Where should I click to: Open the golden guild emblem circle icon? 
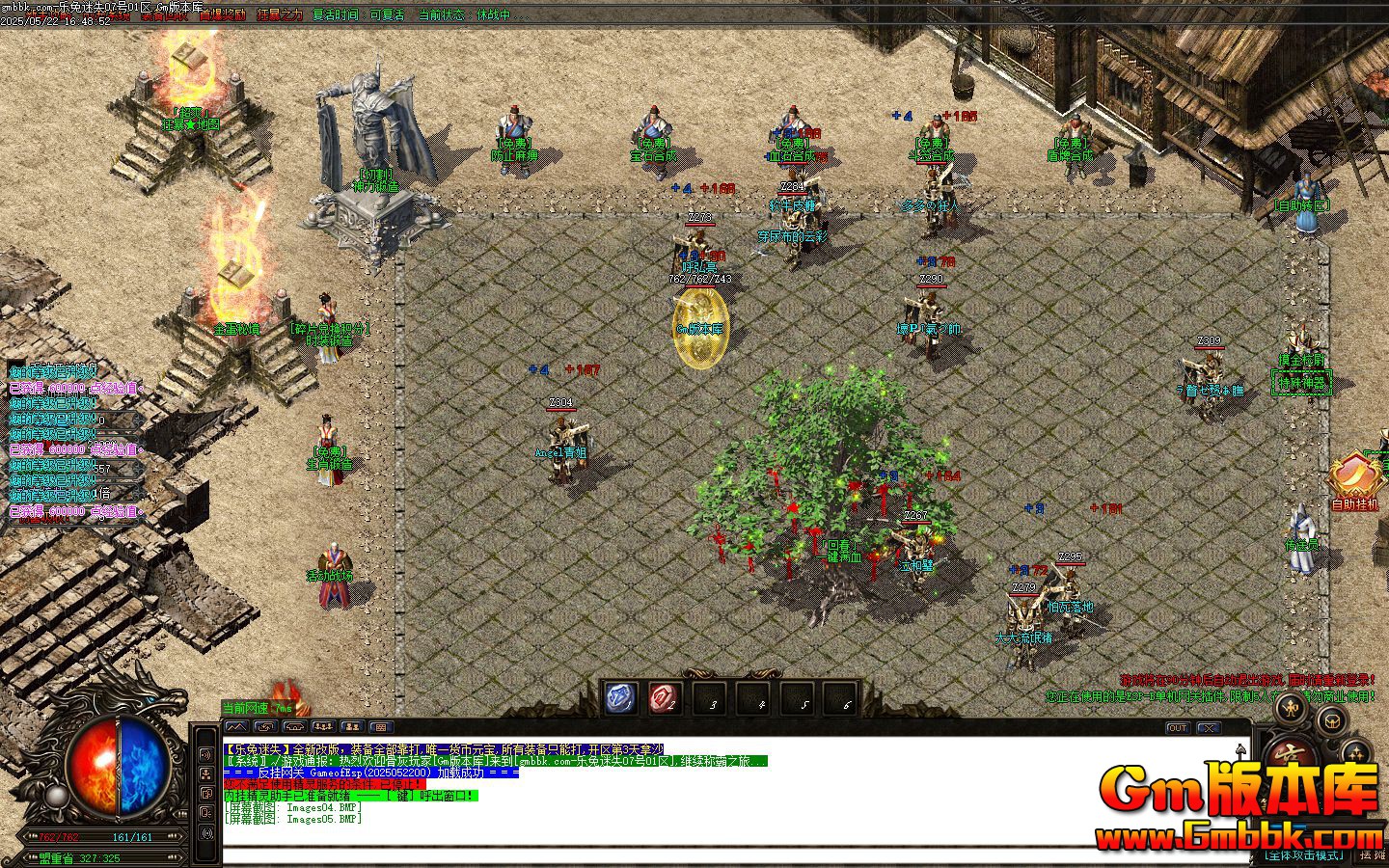tap(1333, 720)
